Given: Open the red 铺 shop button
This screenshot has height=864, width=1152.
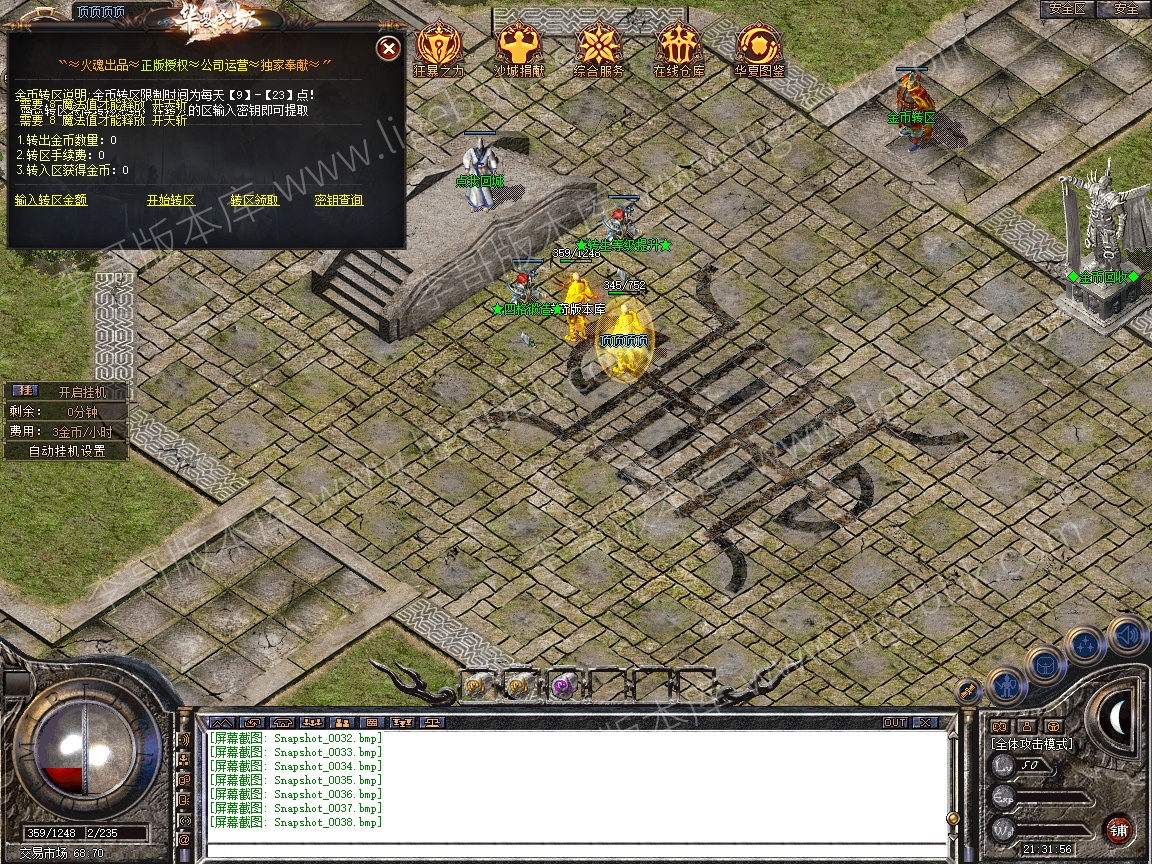Looking at the screenshot, I should pos(1118,829).
